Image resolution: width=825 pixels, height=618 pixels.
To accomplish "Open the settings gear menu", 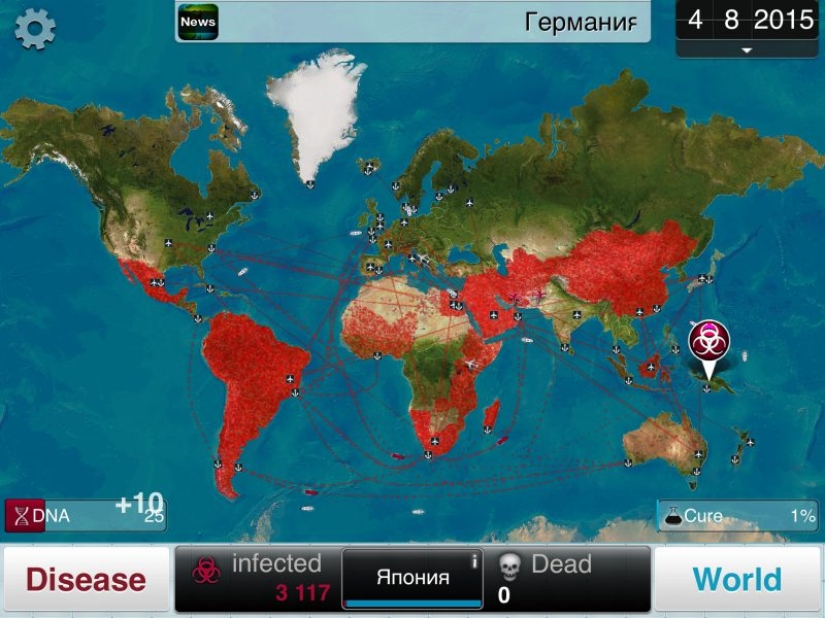I will 35,28.
